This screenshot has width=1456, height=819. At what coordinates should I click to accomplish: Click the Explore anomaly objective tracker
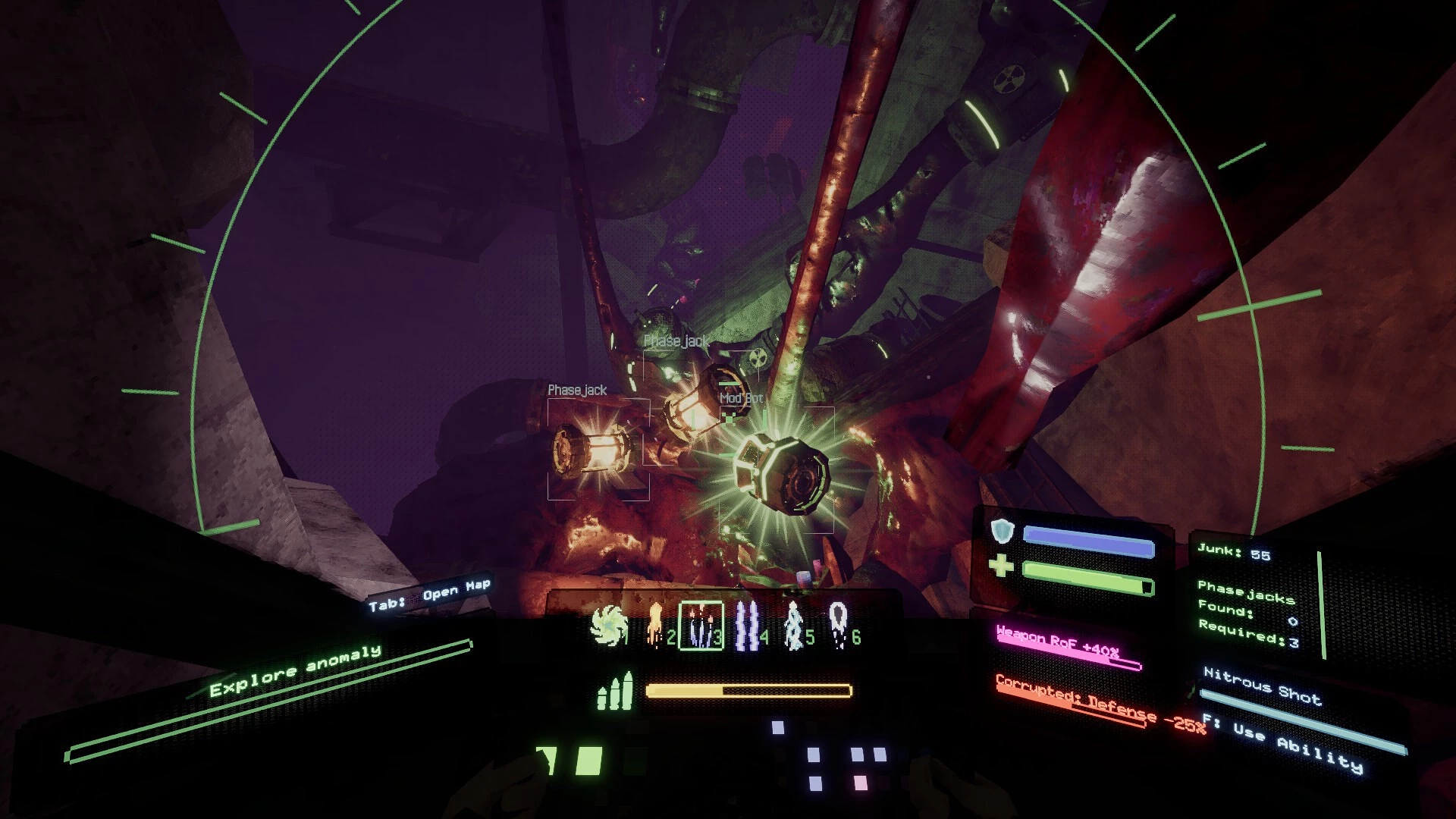tap(296, 670)
